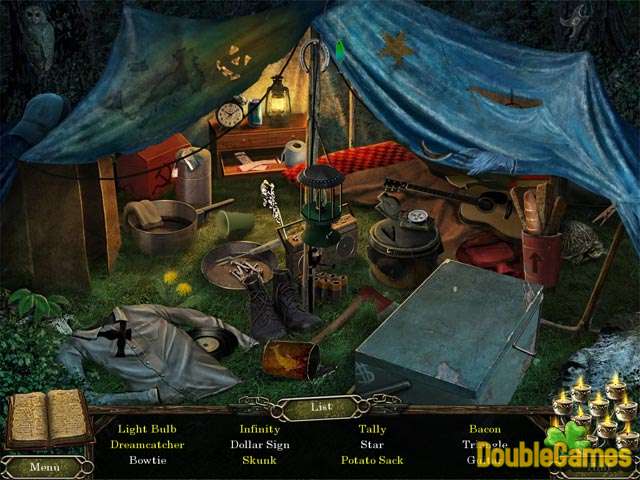Click the List tab header

pos(319,408)
